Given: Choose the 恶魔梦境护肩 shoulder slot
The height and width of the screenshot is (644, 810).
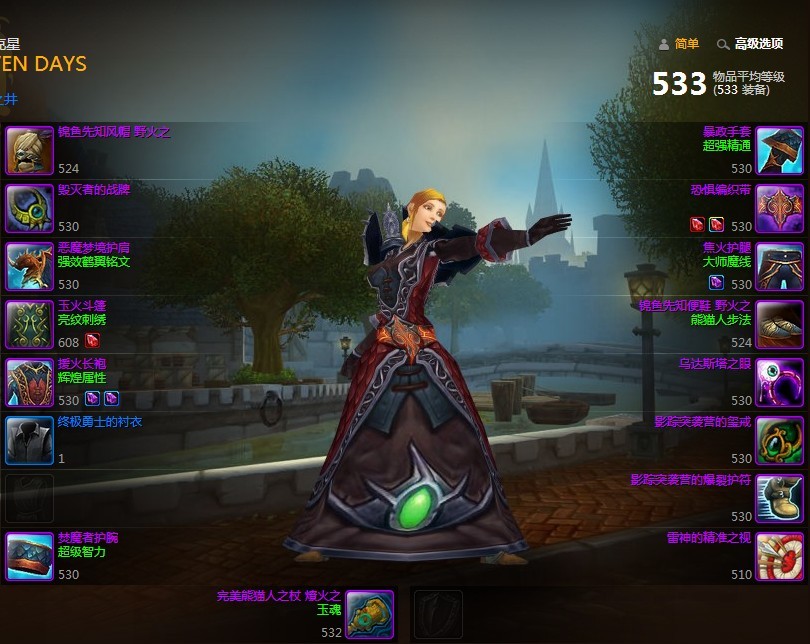Looking at the screenshot, I should tap(30, 266).
